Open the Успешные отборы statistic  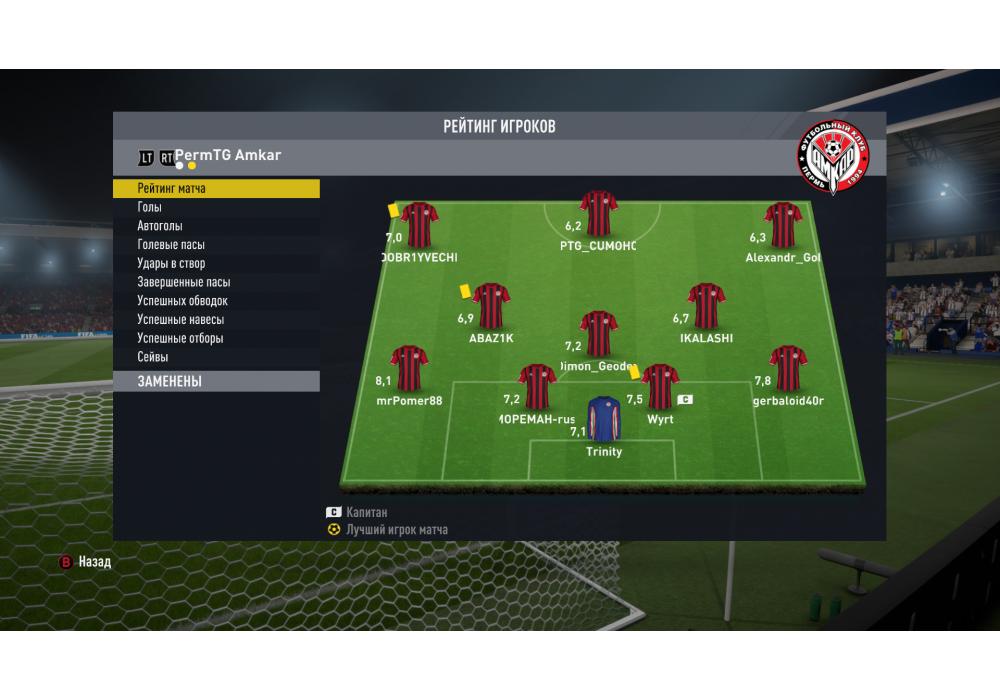(x=216, y=338)
